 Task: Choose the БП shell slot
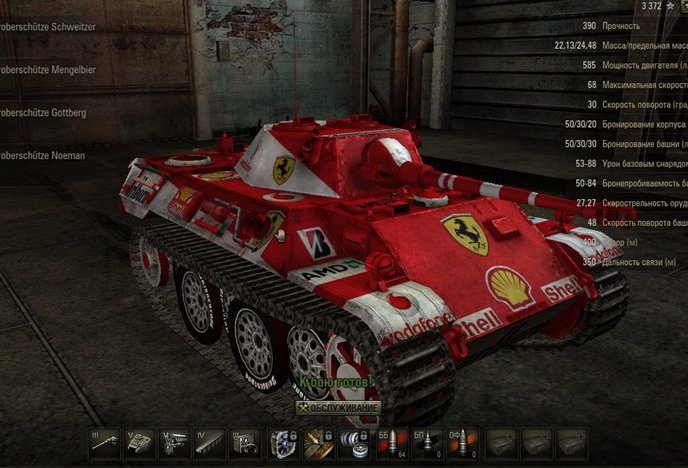[427, 443]
